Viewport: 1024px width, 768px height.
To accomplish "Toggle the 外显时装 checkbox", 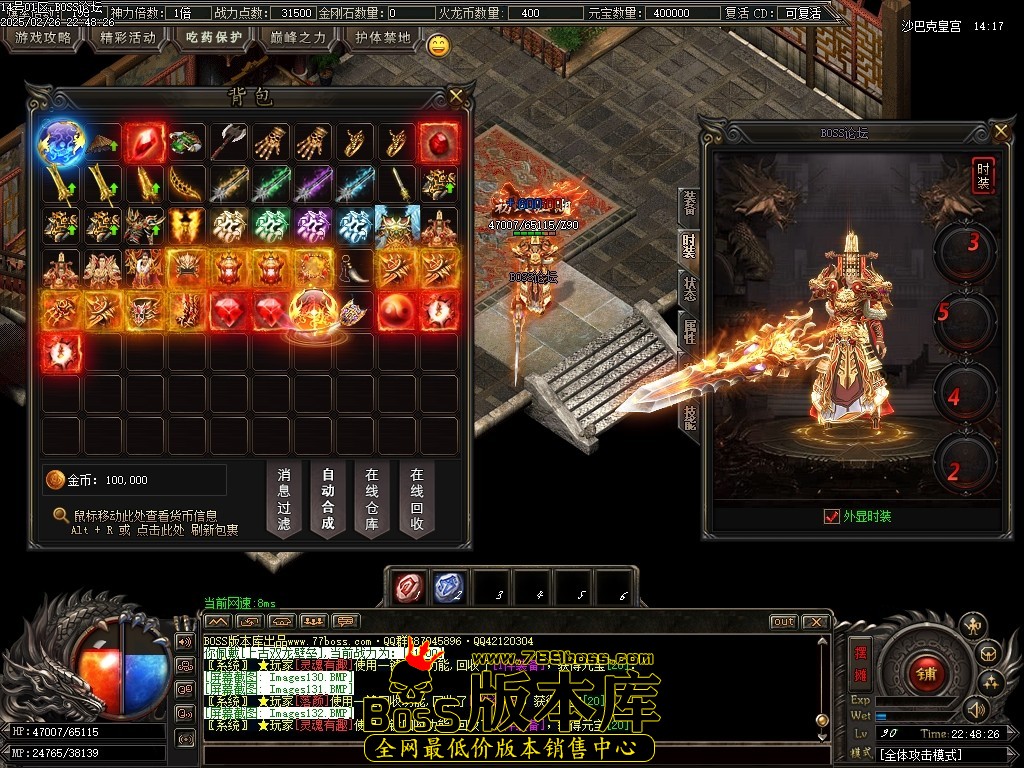I will pyautogui.click(x=831, y=516).
